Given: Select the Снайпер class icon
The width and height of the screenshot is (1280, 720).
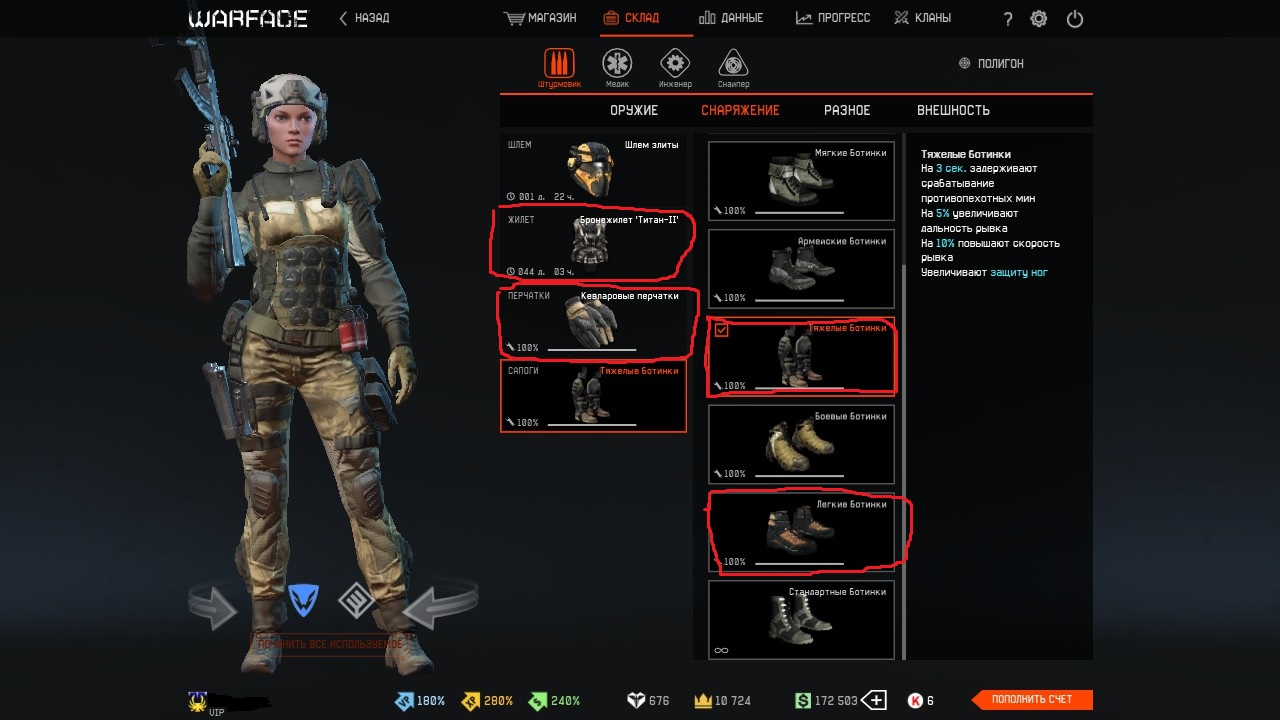Looking at the screenshot, I should tap(733, 65).
